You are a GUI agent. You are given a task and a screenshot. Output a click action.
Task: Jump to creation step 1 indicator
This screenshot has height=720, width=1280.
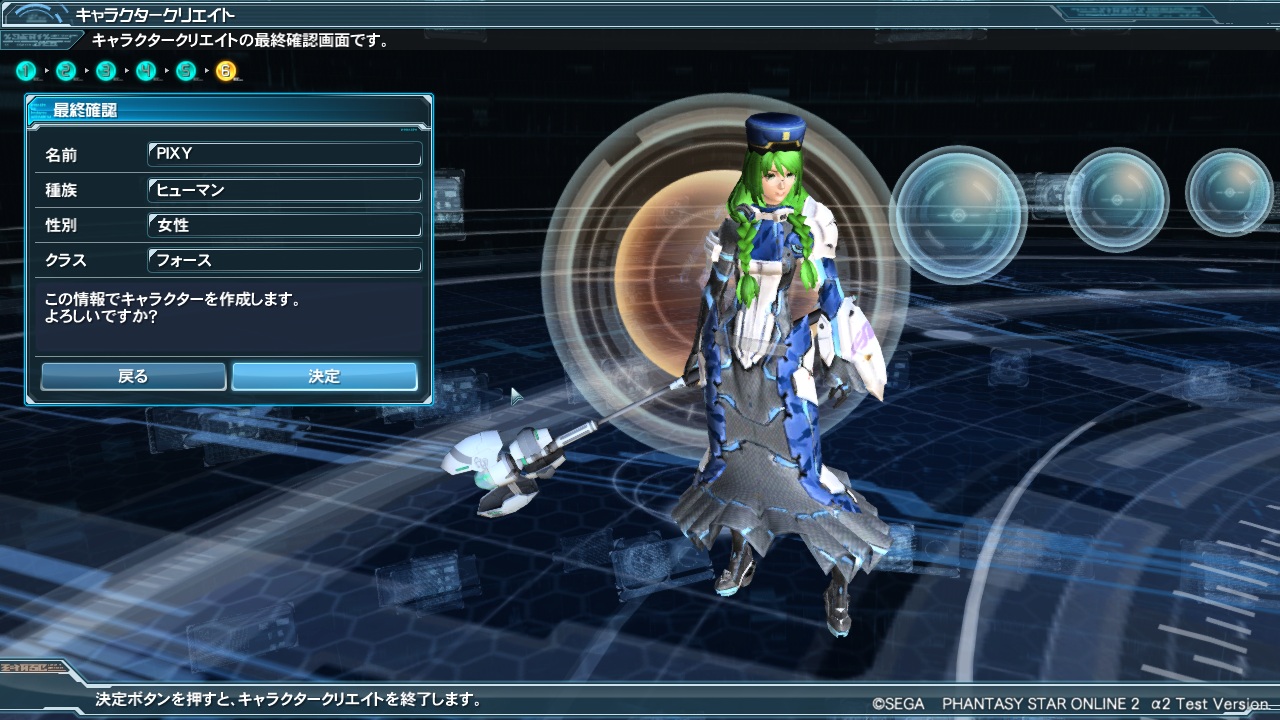(x=27, y=71)
